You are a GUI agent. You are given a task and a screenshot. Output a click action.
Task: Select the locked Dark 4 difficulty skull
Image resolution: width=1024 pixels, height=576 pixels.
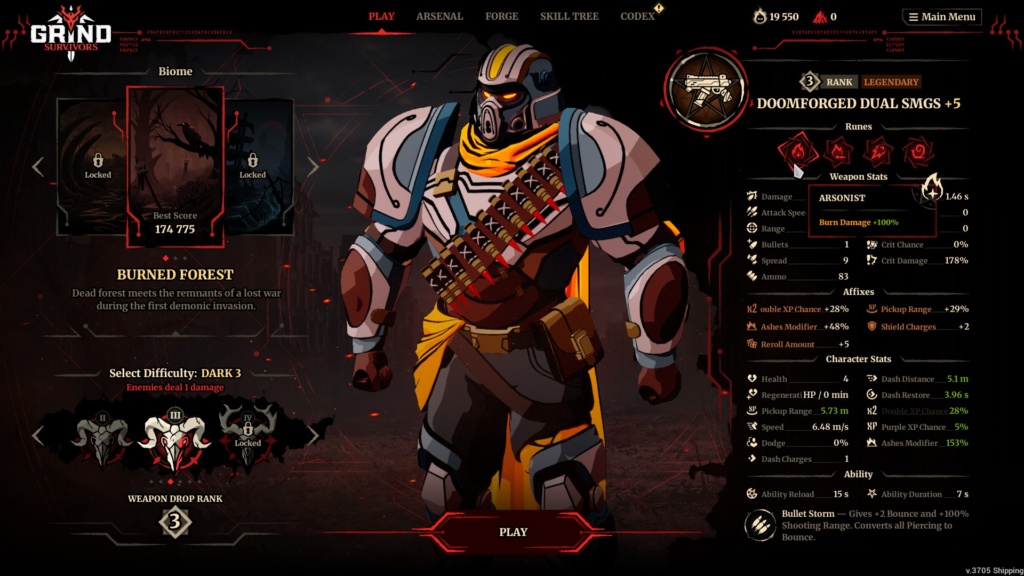point(248,433)
